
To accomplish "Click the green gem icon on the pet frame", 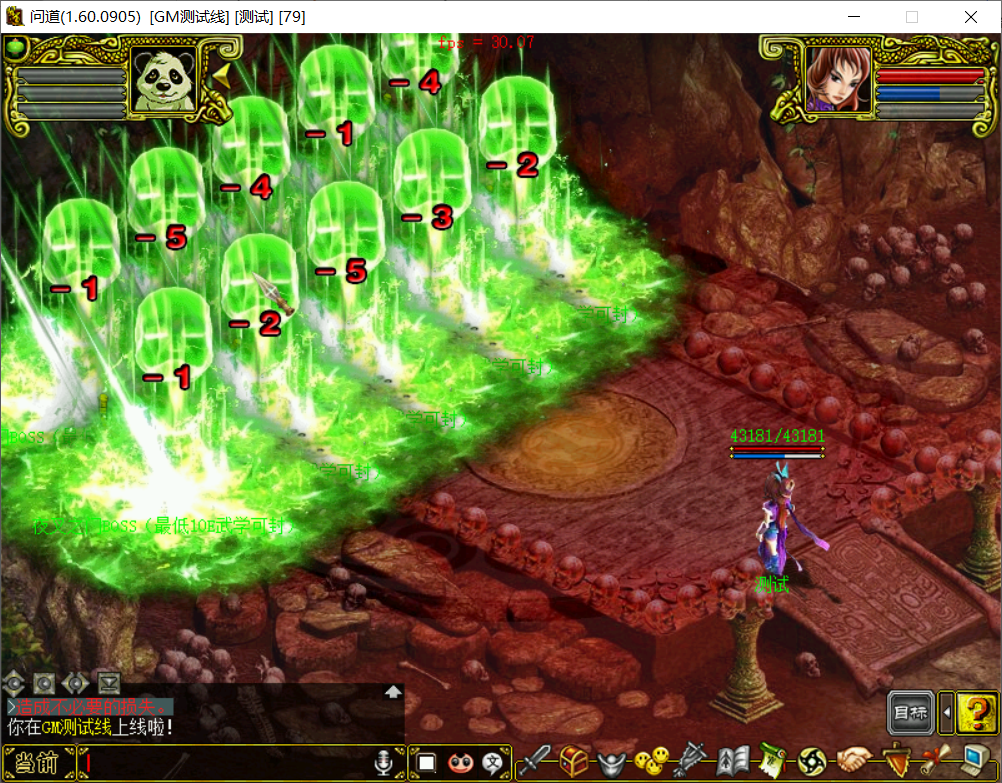I will [15, 47].
